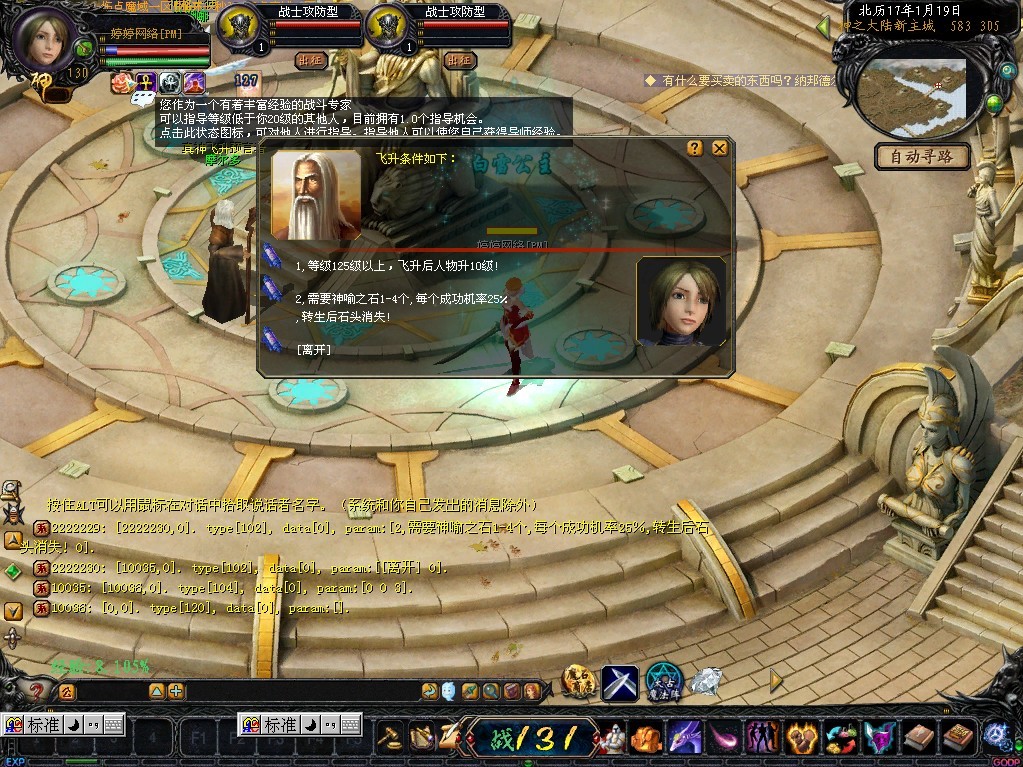Click the first pet's helmet portrait

pos(238,24)
